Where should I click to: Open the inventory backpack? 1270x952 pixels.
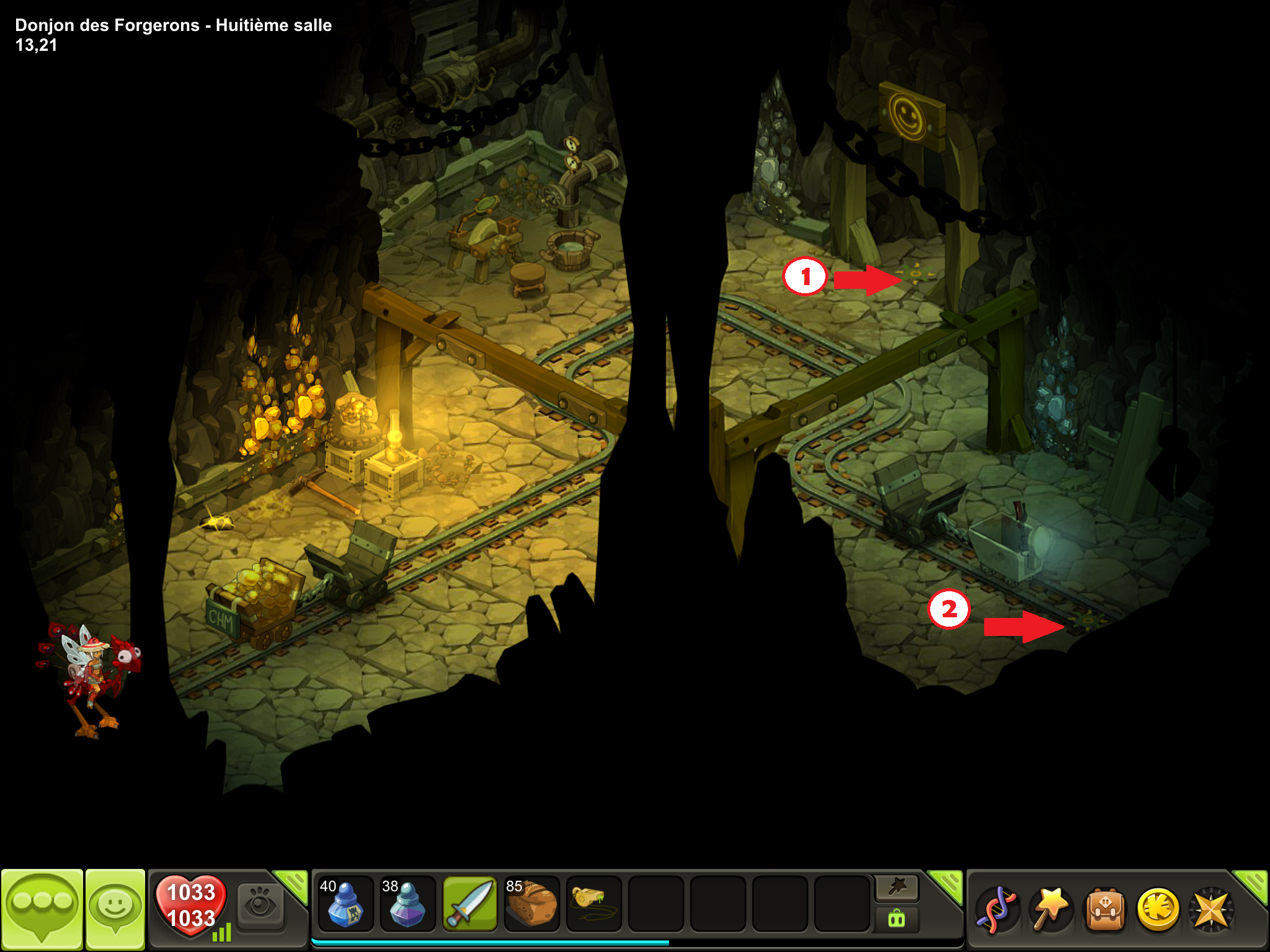tap(1104, 909)
